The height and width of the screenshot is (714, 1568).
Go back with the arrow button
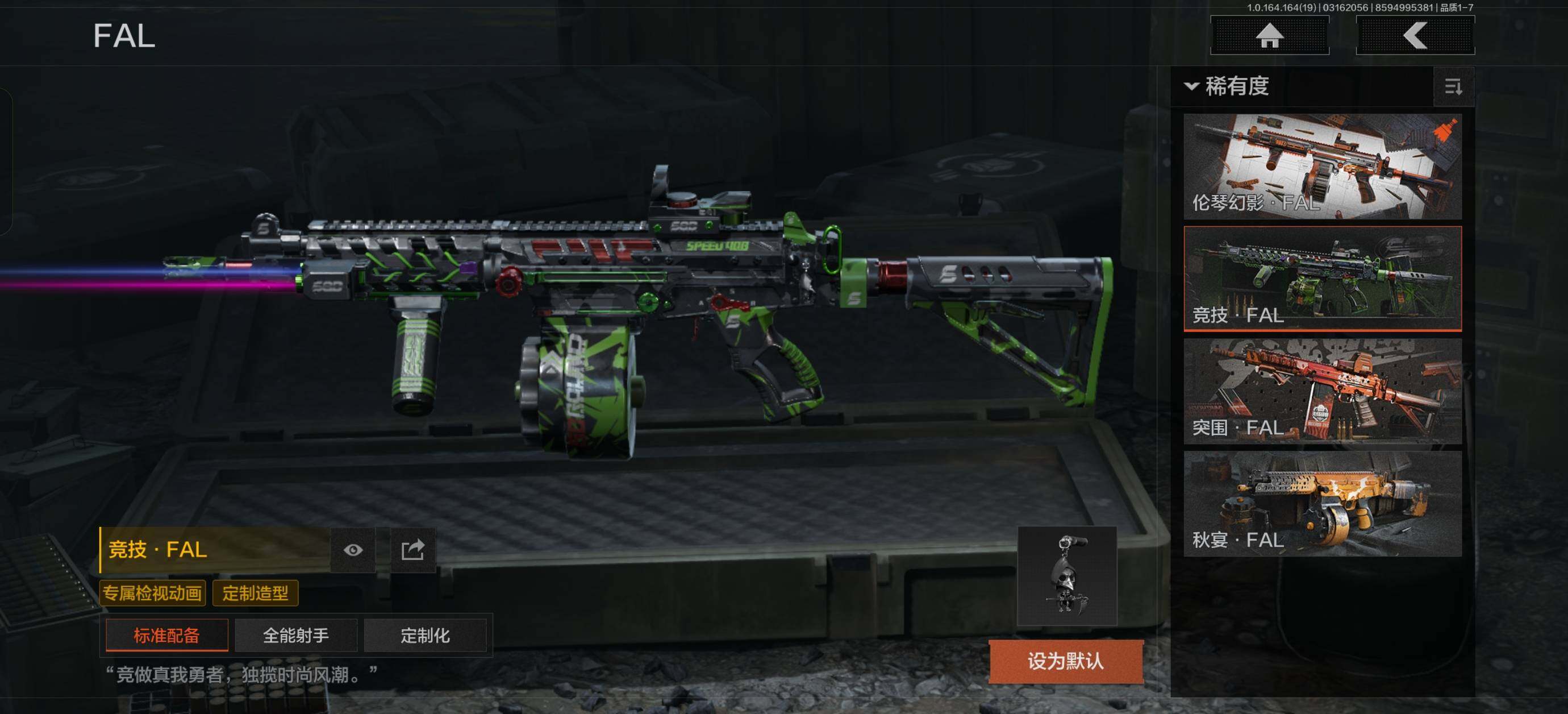[1415, 35]
